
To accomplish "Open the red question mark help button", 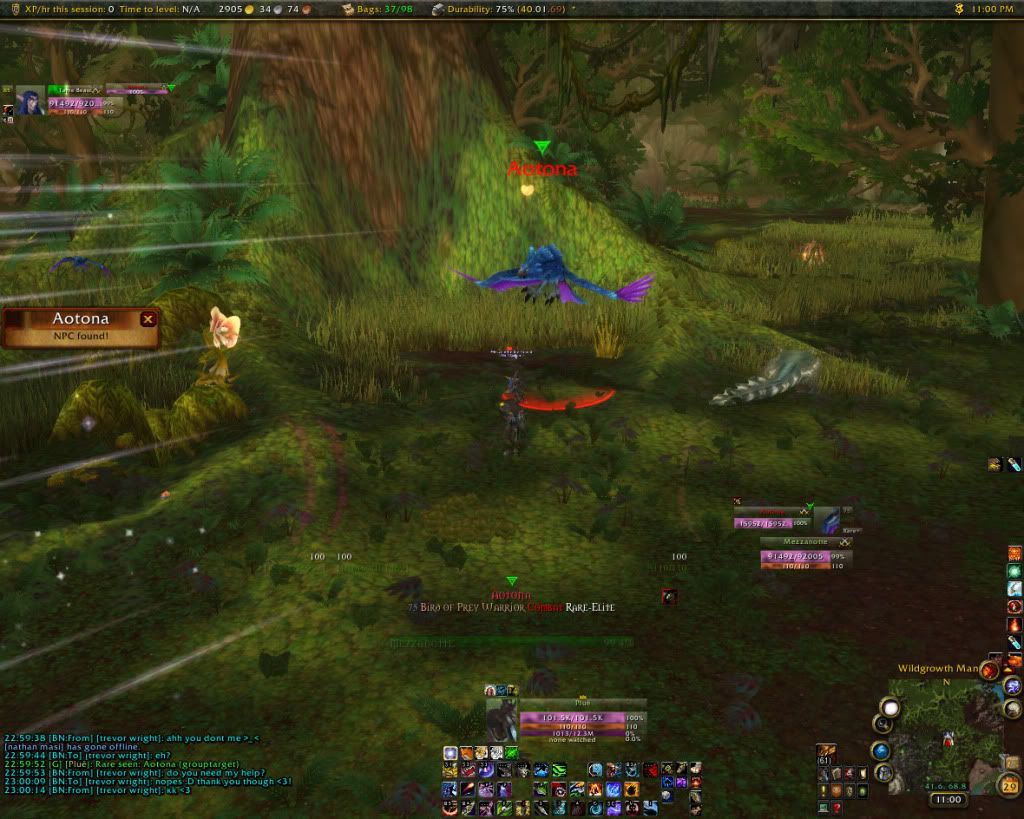I will (836, 808).
